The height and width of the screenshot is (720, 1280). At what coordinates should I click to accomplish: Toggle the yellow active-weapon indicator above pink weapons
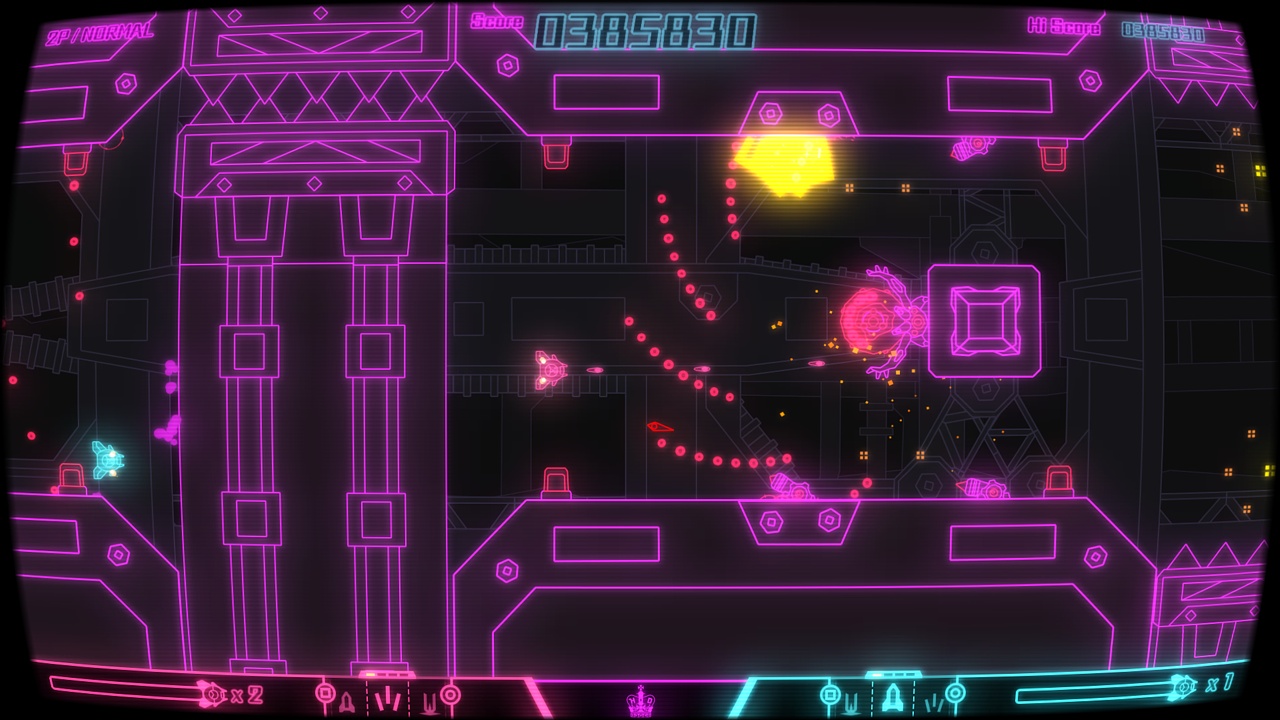click(x=371, y=674)
